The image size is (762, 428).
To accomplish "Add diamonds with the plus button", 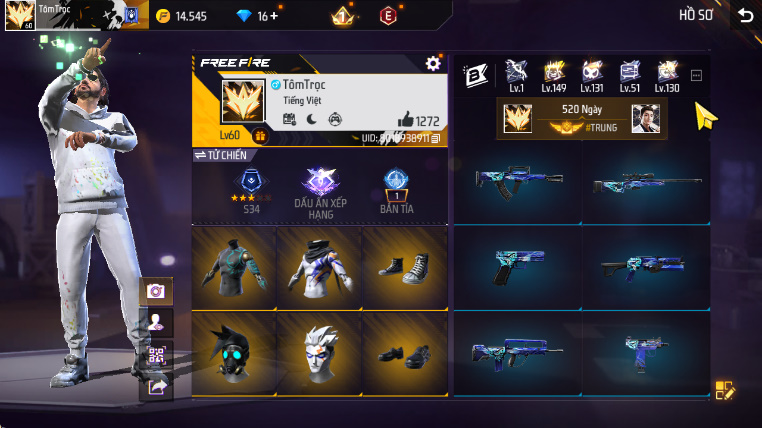I will (x=275, y=16).
